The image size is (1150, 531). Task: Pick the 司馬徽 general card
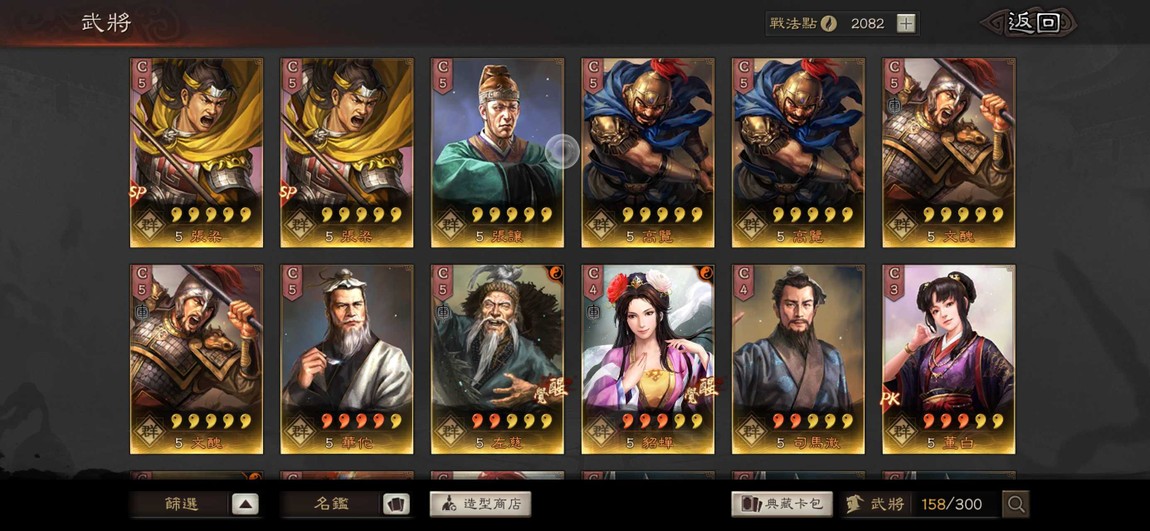pos(798,359)
